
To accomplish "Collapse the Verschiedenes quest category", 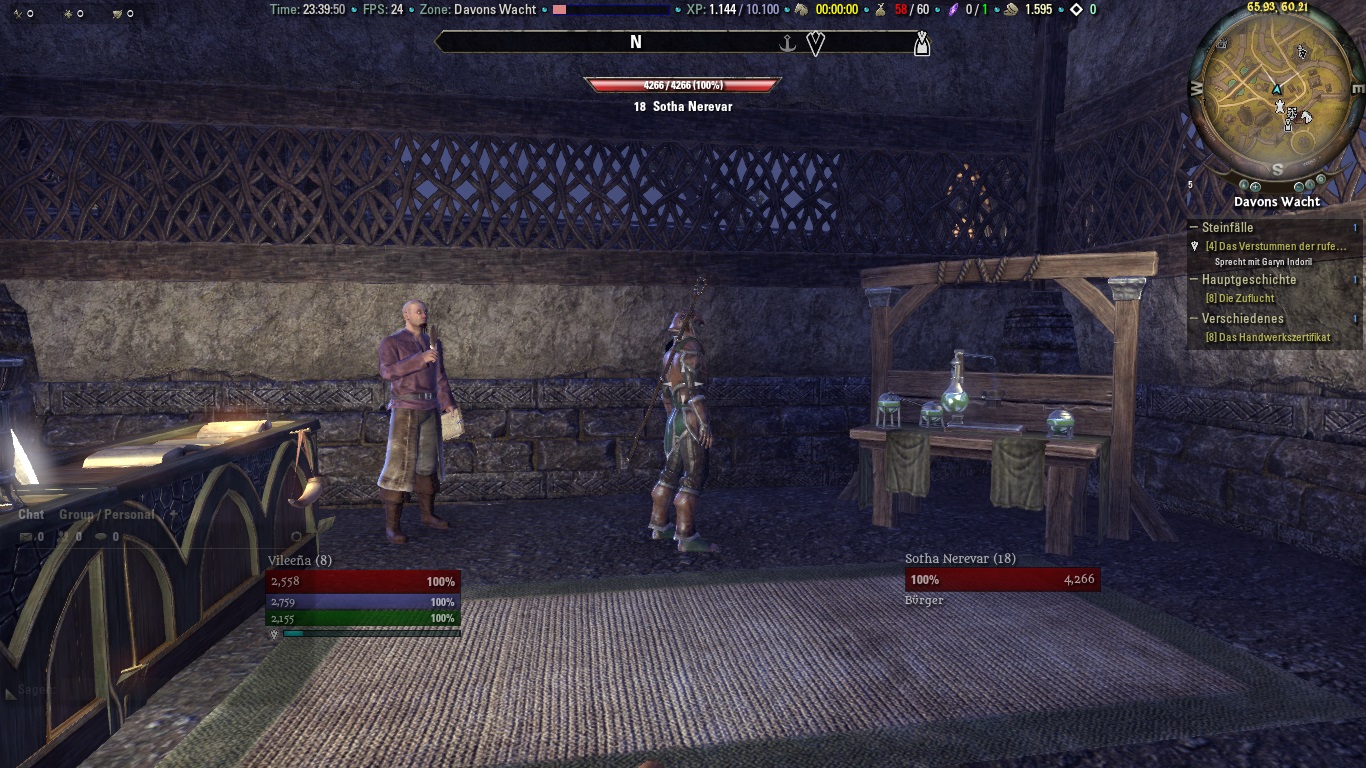I will [x=1193, y=319].
